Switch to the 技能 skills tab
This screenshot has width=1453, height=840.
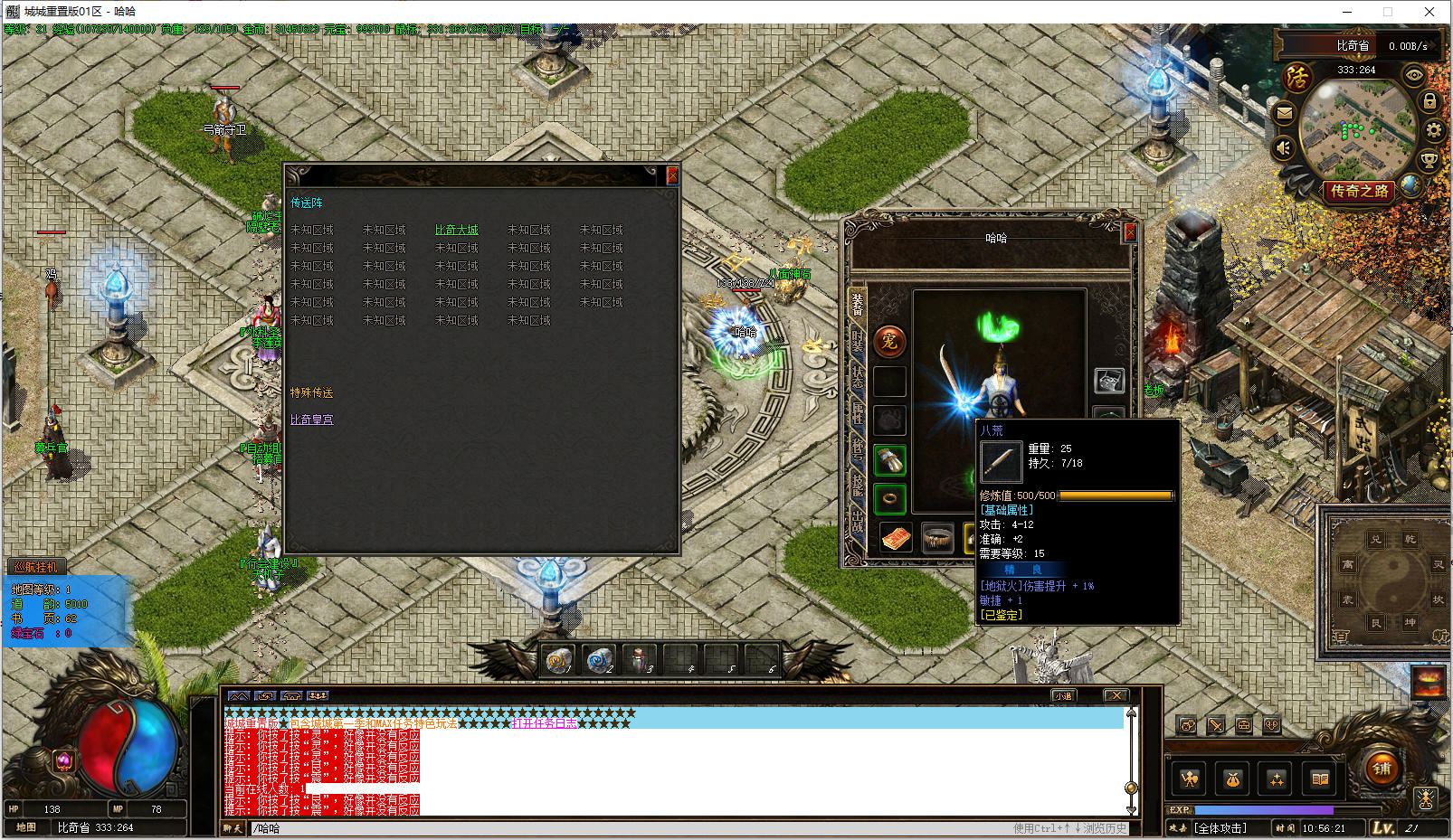(857, 486)
